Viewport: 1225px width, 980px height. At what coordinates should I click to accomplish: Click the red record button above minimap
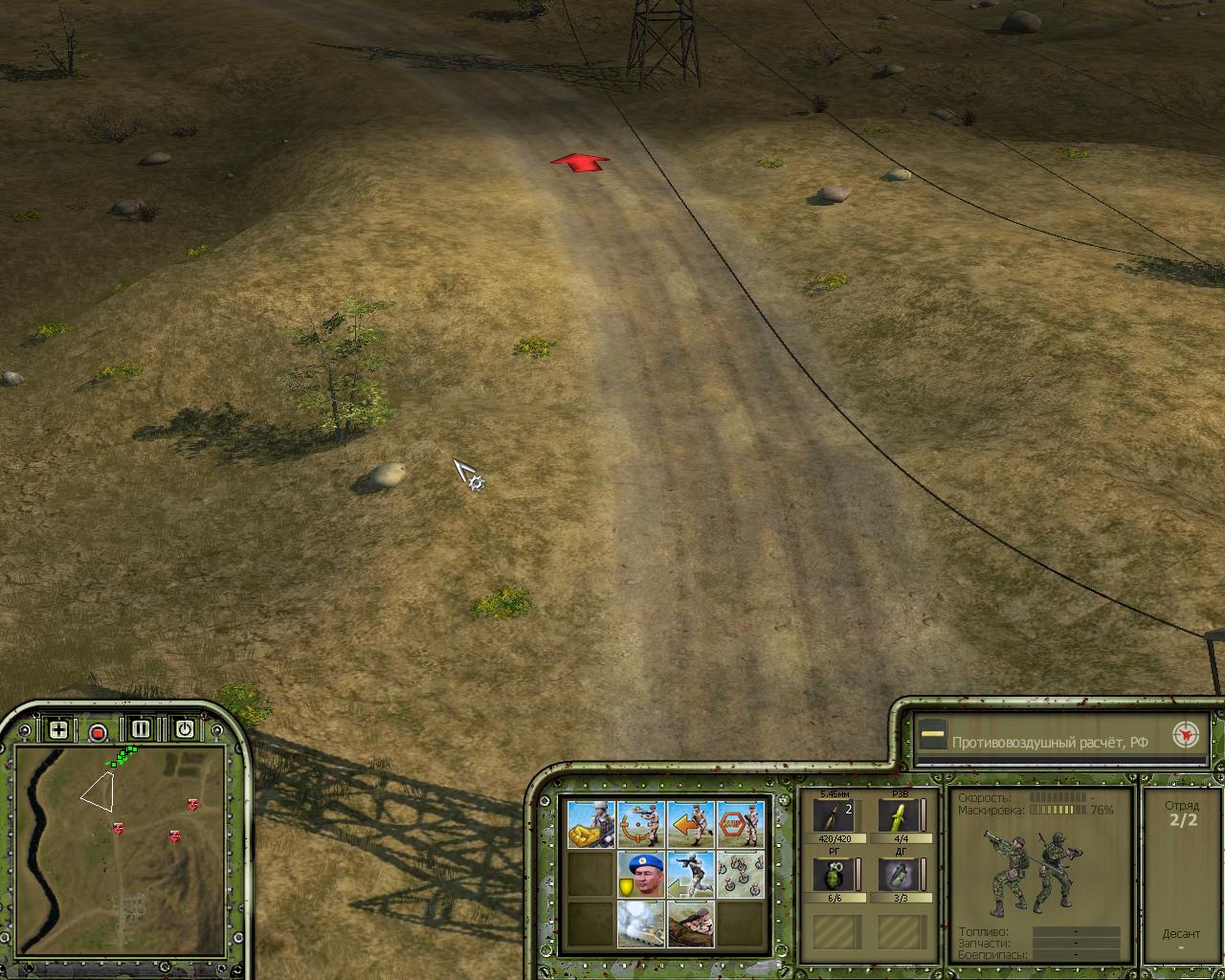click(98, 733)
